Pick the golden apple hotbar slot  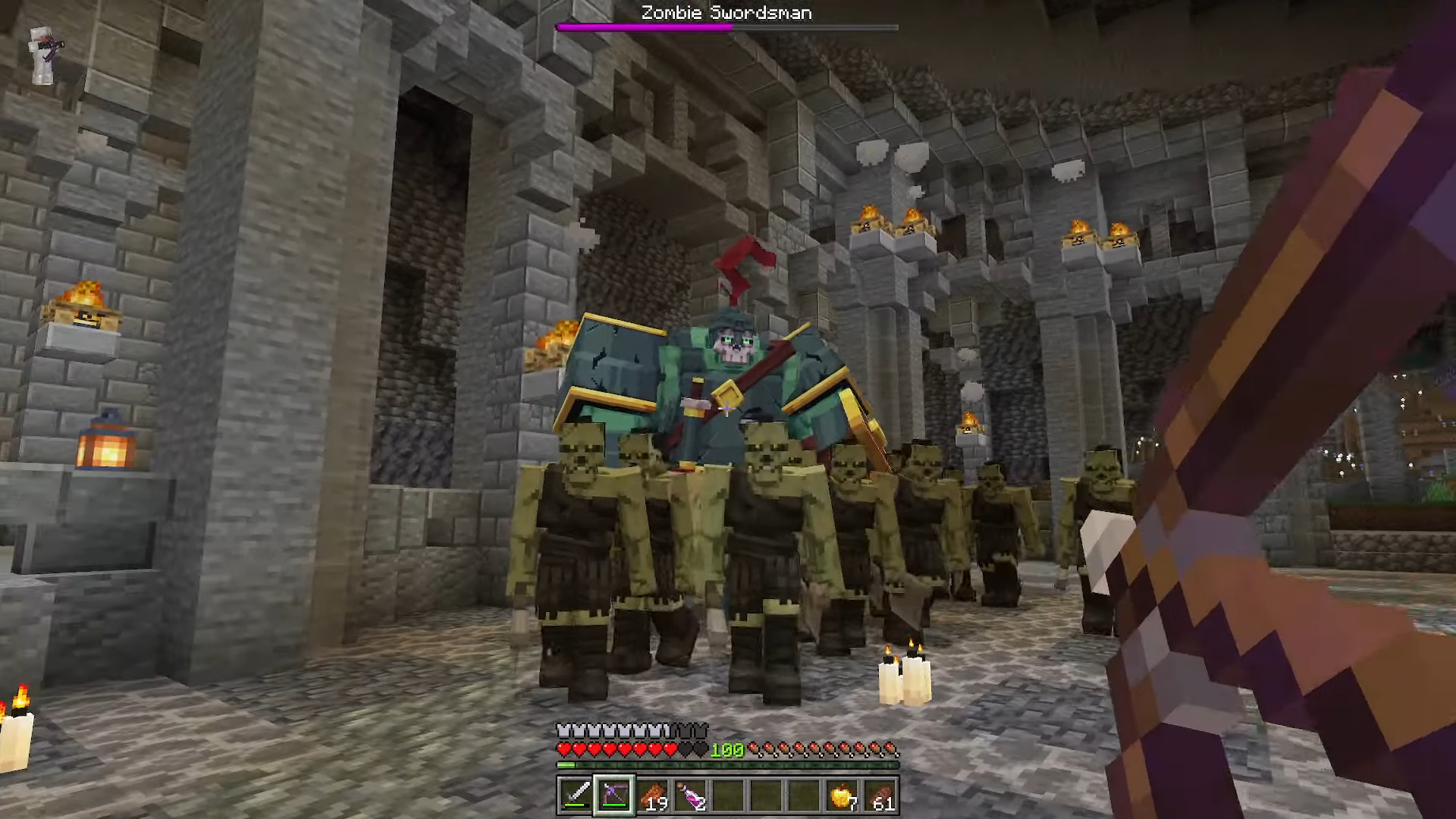843,795
